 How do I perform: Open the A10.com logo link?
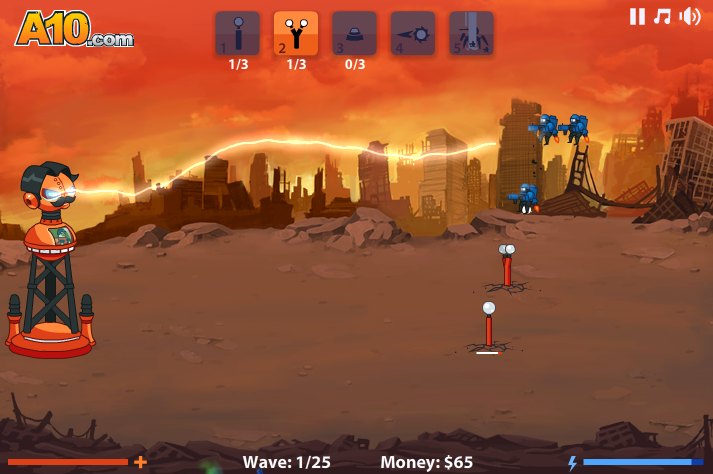73,29
